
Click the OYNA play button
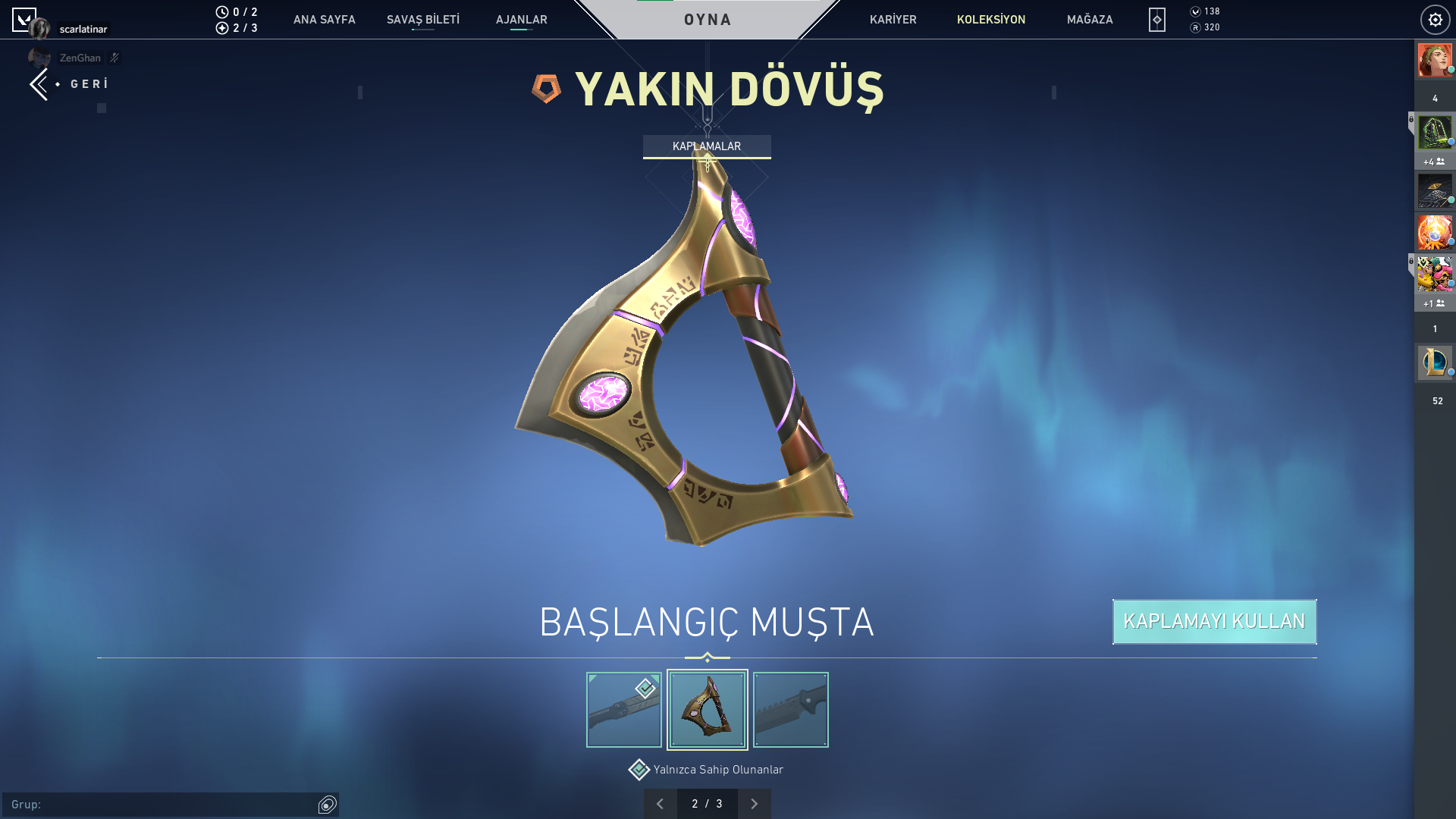pyautogui.click(x=708, y=20)
